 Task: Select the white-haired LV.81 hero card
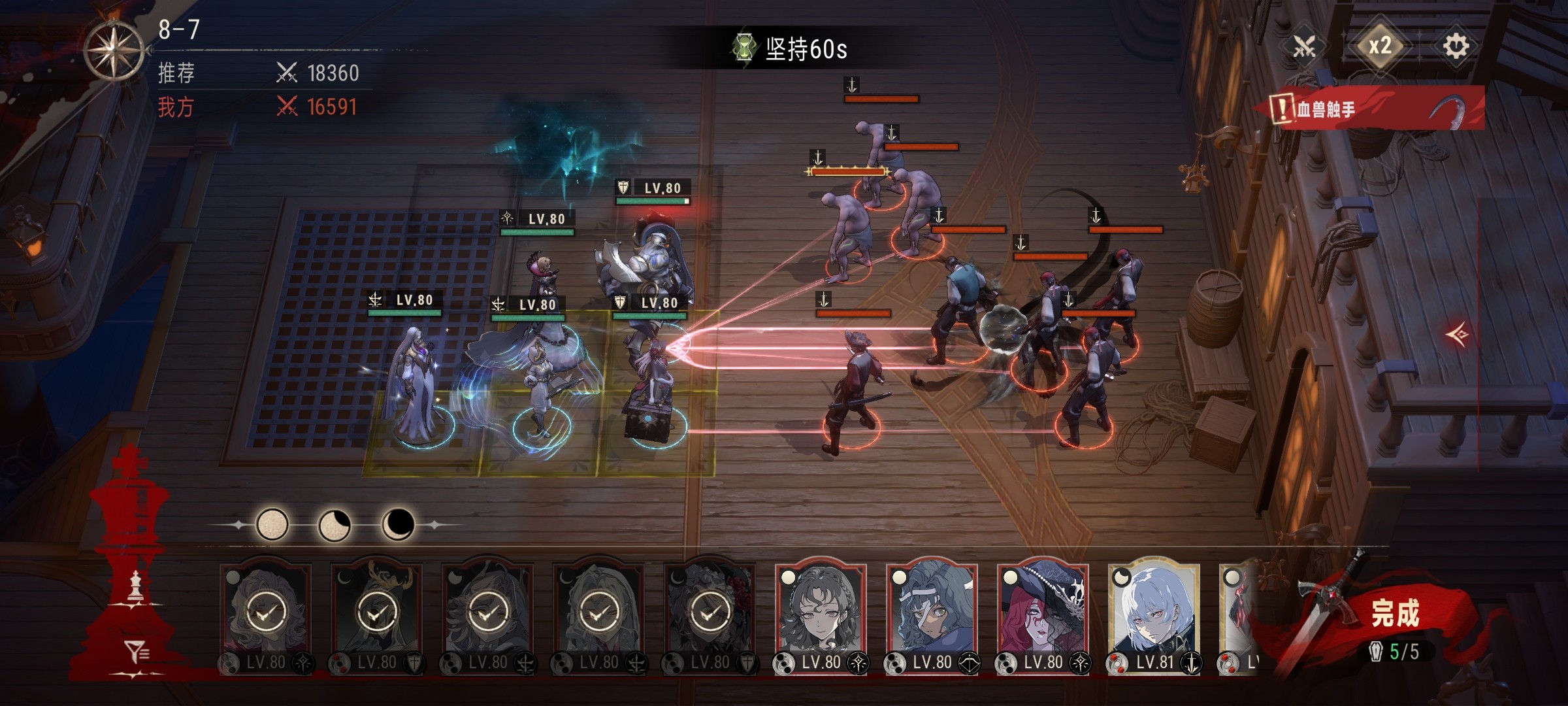point(1154,614)
